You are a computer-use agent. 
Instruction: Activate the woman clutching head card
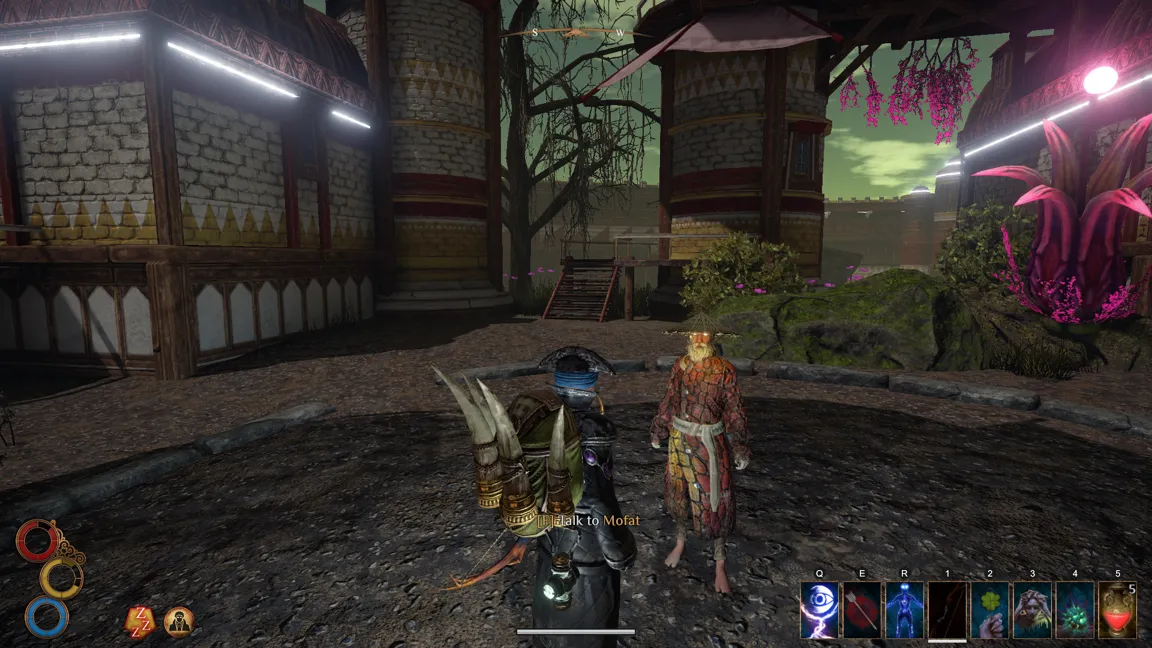(x=1033, y=610)
